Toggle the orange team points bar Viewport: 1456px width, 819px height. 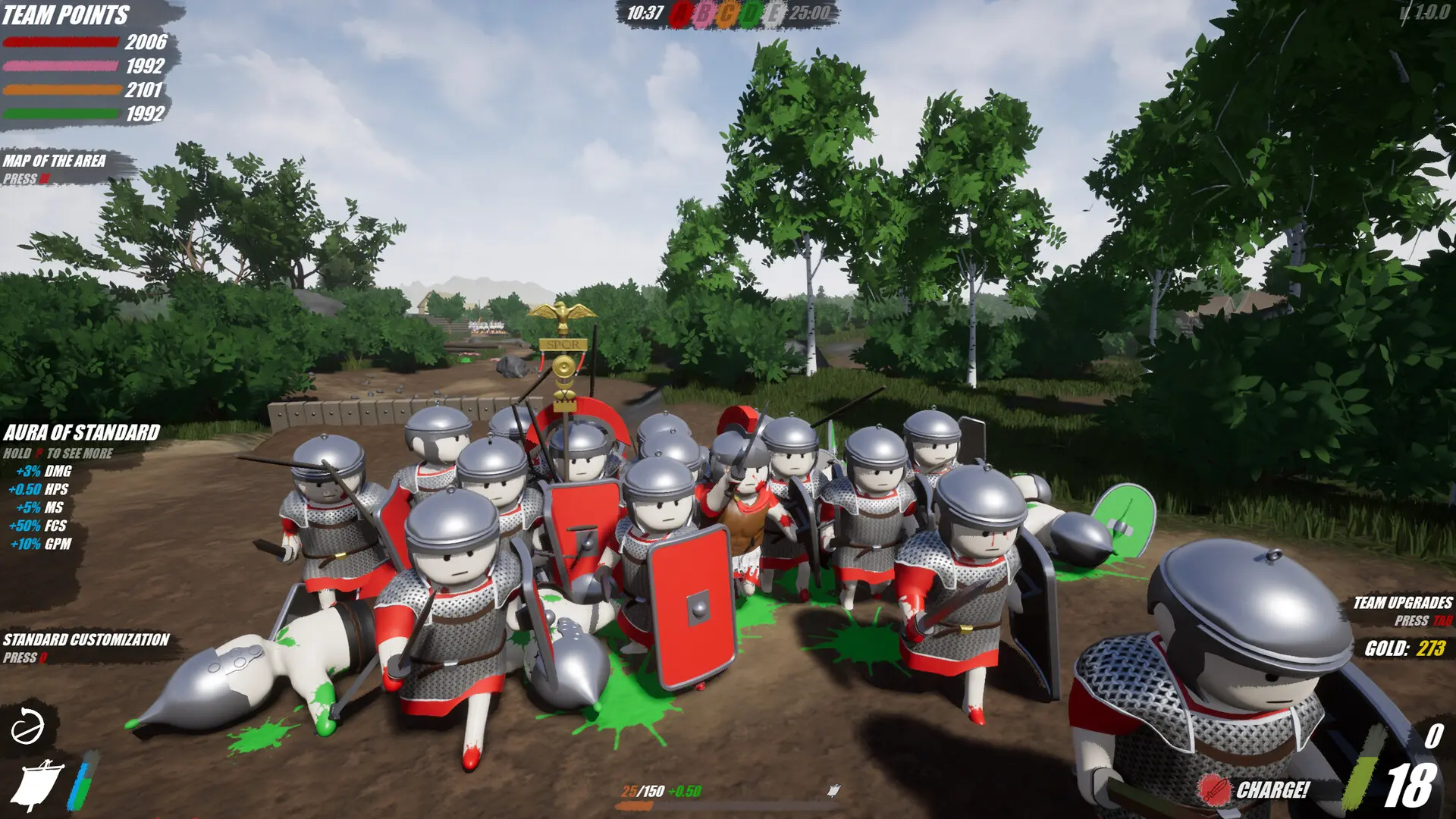[x=61, y=92]
